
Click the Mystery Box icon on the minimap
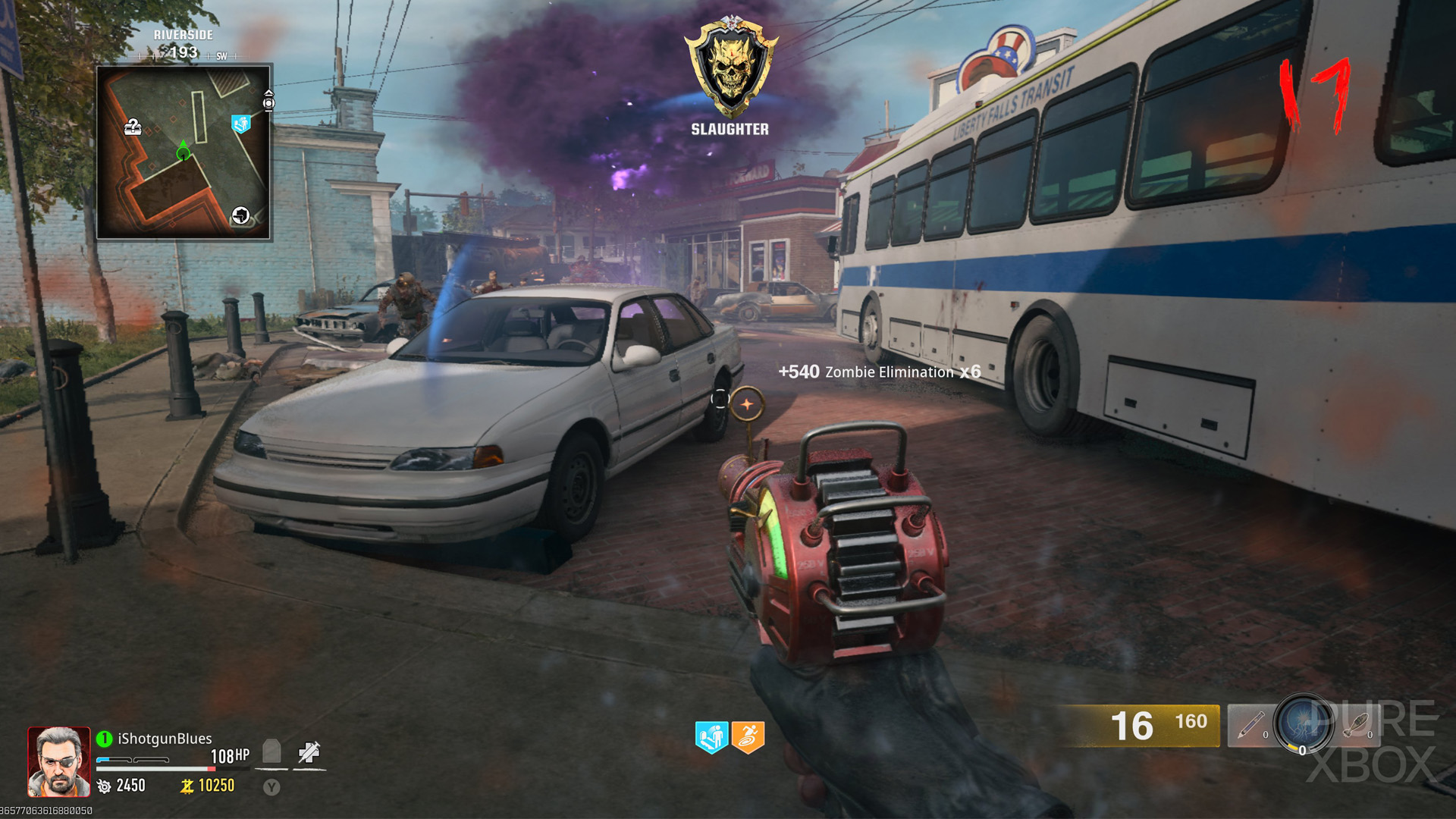pos(133,127)
